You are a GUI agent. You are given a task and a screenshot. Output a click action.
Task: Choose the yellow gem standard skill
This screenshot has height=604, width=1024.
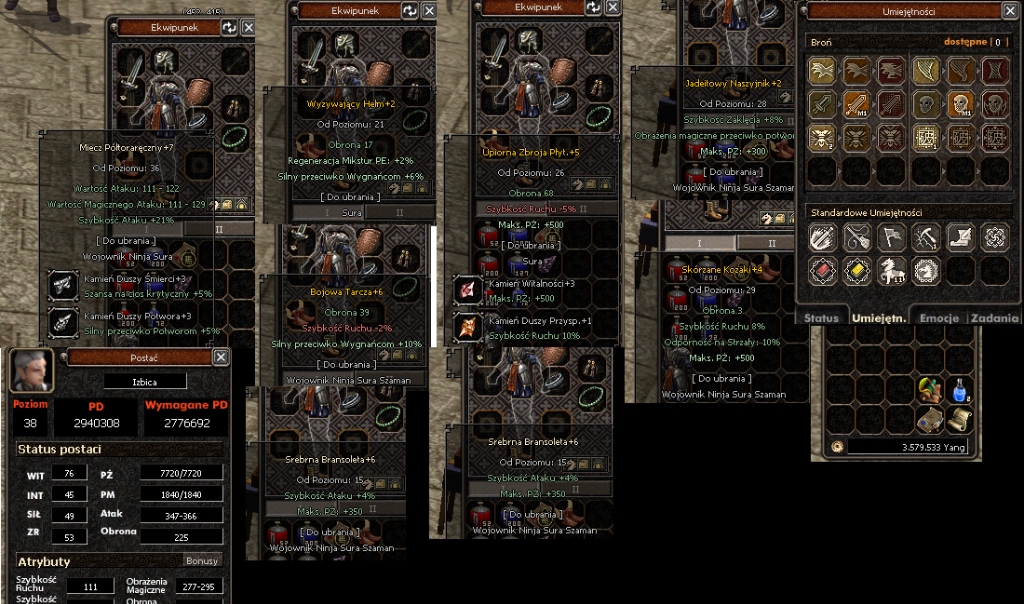857,270
